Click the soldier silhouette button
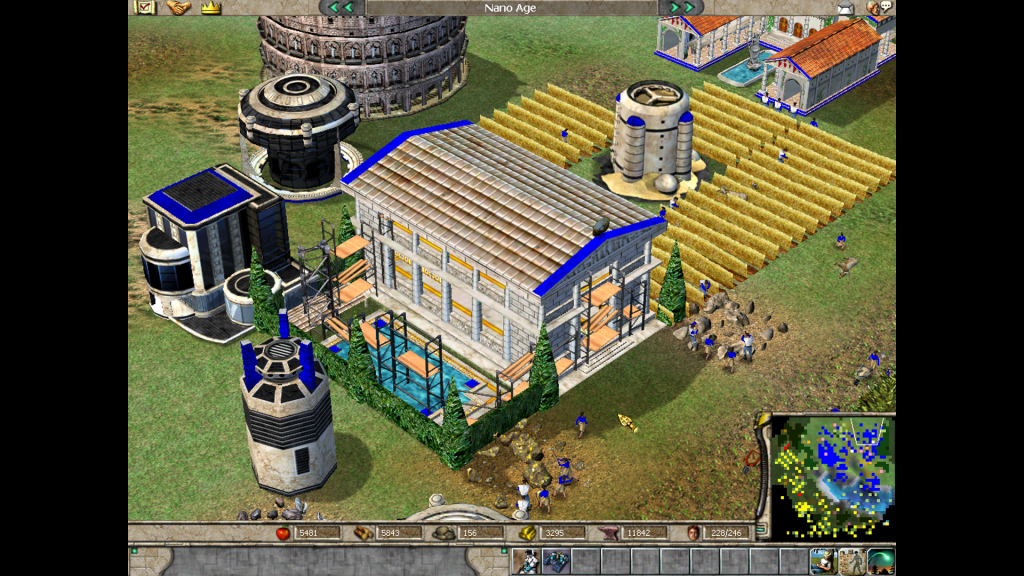 click(852, 561)
